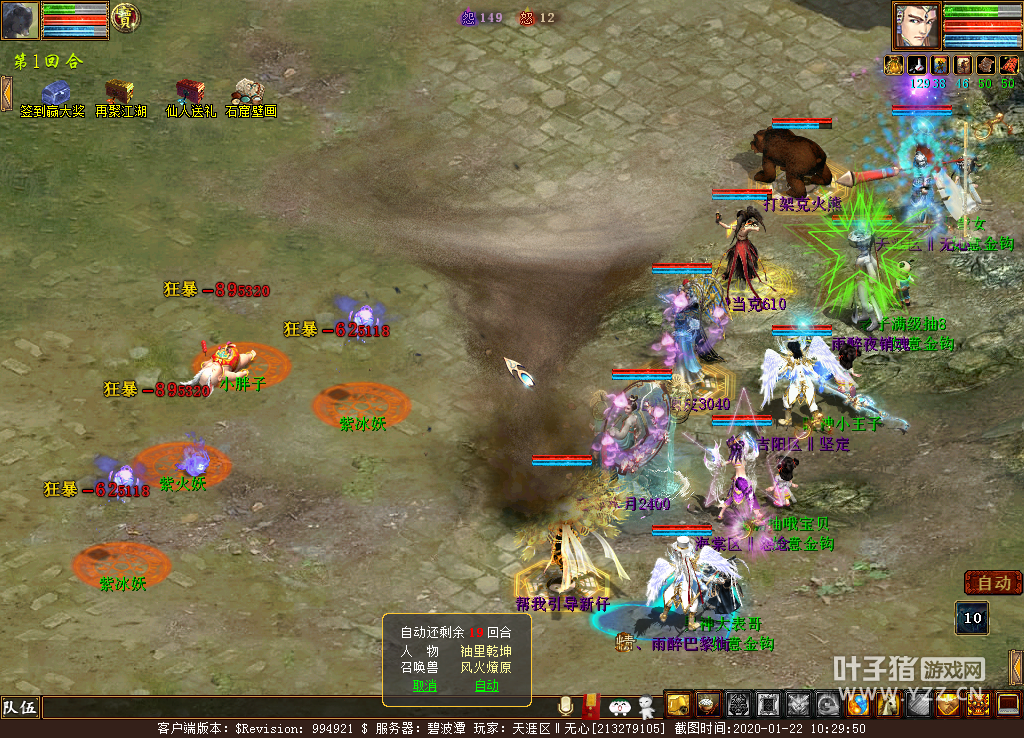Toggle the red 自动 auto-battle button
Screen dimensions: 1024x738
click(x=993, y=582)
